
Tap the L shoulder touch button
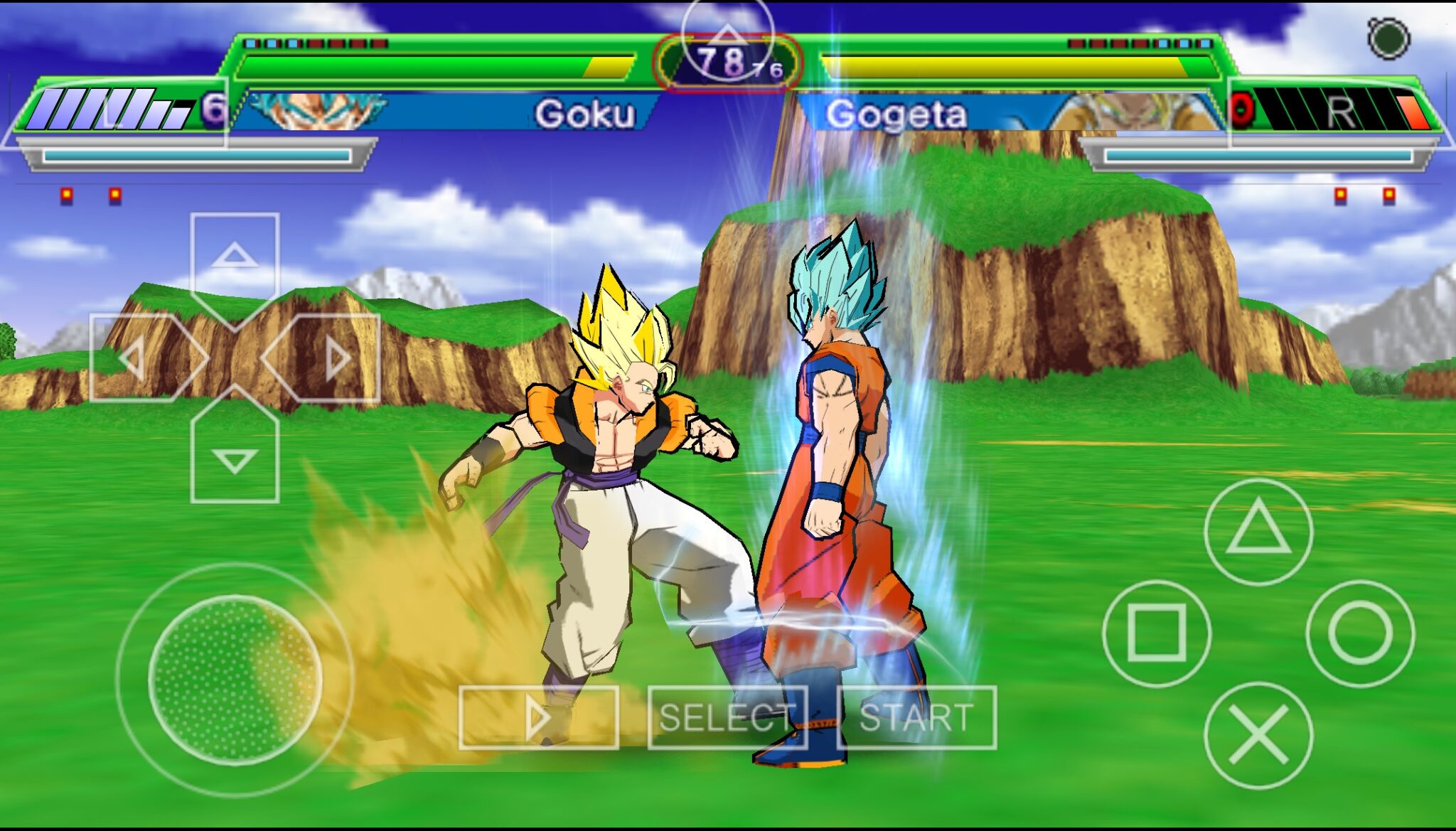(x=114, y=112)
